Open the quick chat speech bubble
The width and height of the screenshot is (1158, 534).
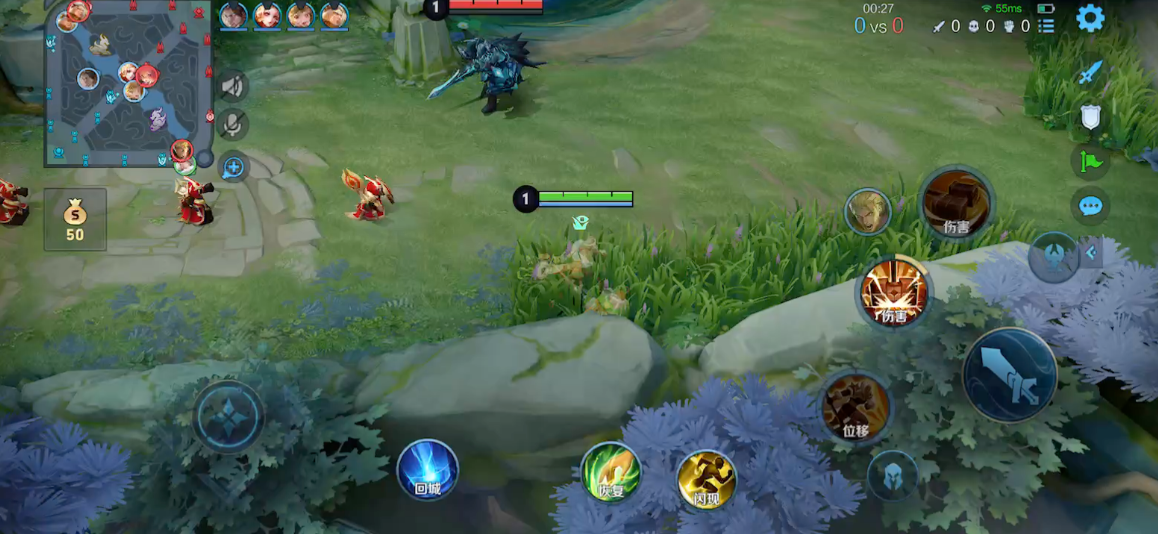(1090, 206)
